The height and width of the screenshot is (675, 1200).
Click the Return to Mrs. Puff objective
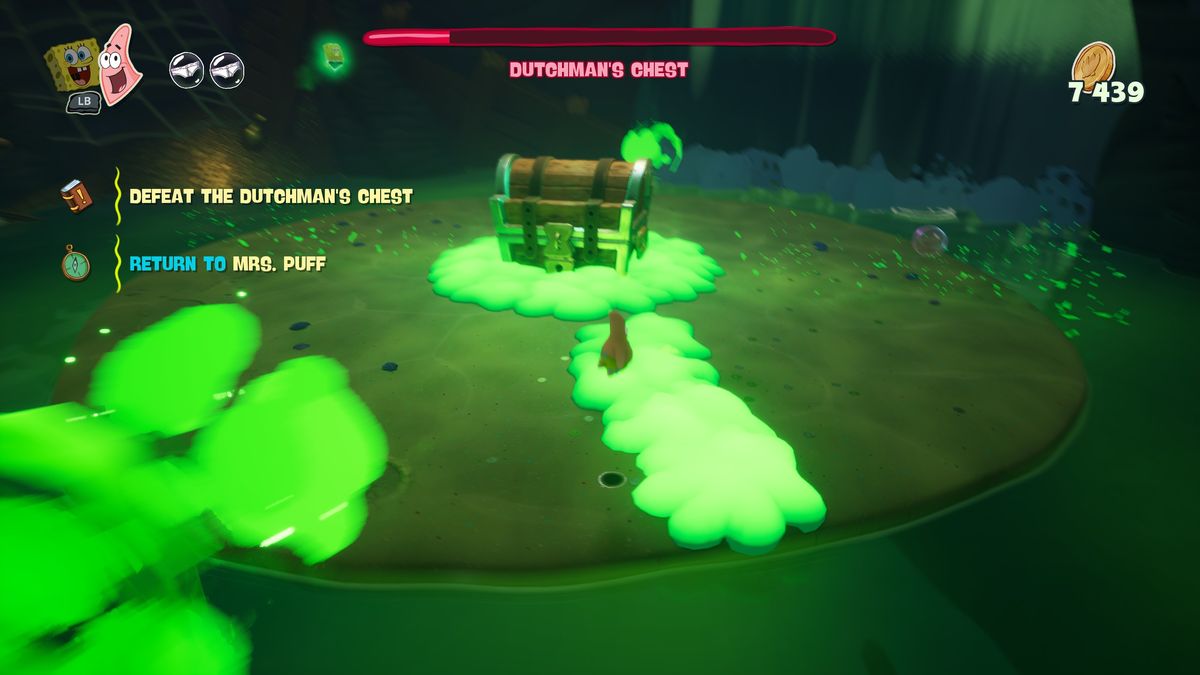click(227, 264)
